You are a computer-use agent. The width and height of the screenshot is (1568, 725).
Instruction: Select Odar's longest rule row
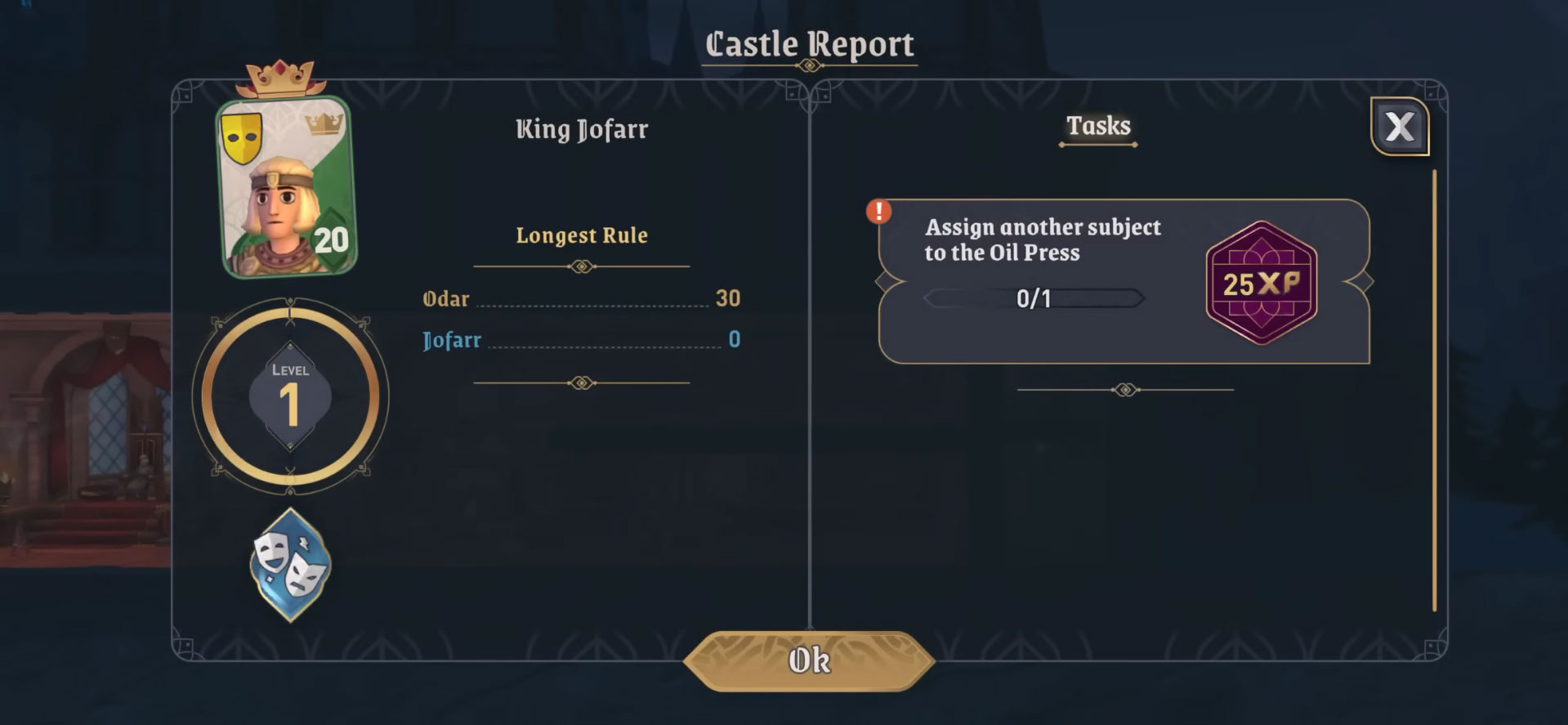(x=581, y=299)
